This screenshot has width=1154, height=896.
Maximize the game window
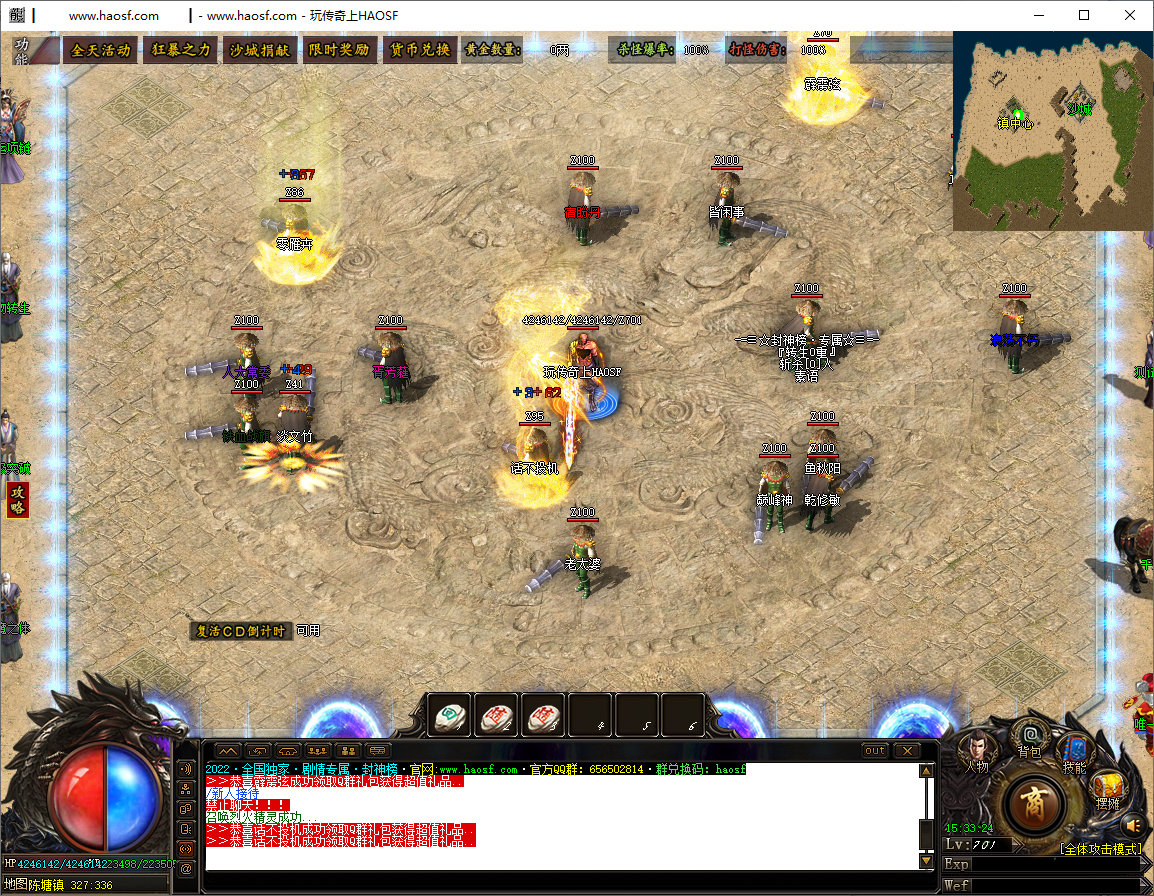click(x=1084, y=15)
